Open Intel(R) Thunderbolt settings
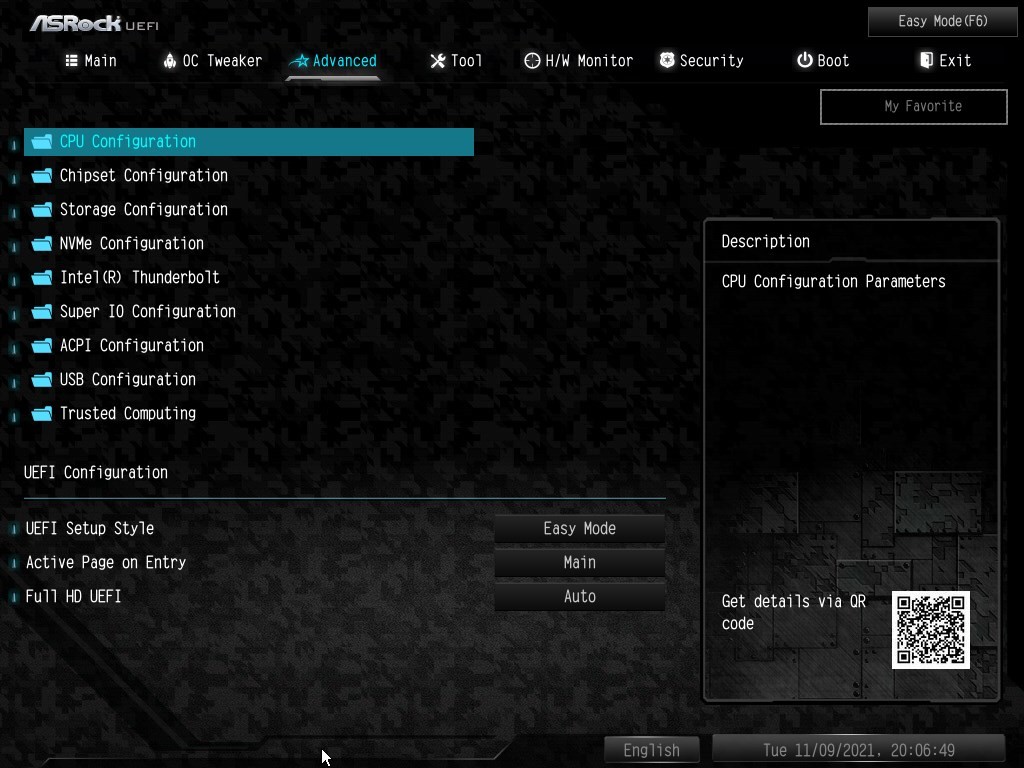The image size is (1024, 768). pyautogui.click(x=139, y=278)
